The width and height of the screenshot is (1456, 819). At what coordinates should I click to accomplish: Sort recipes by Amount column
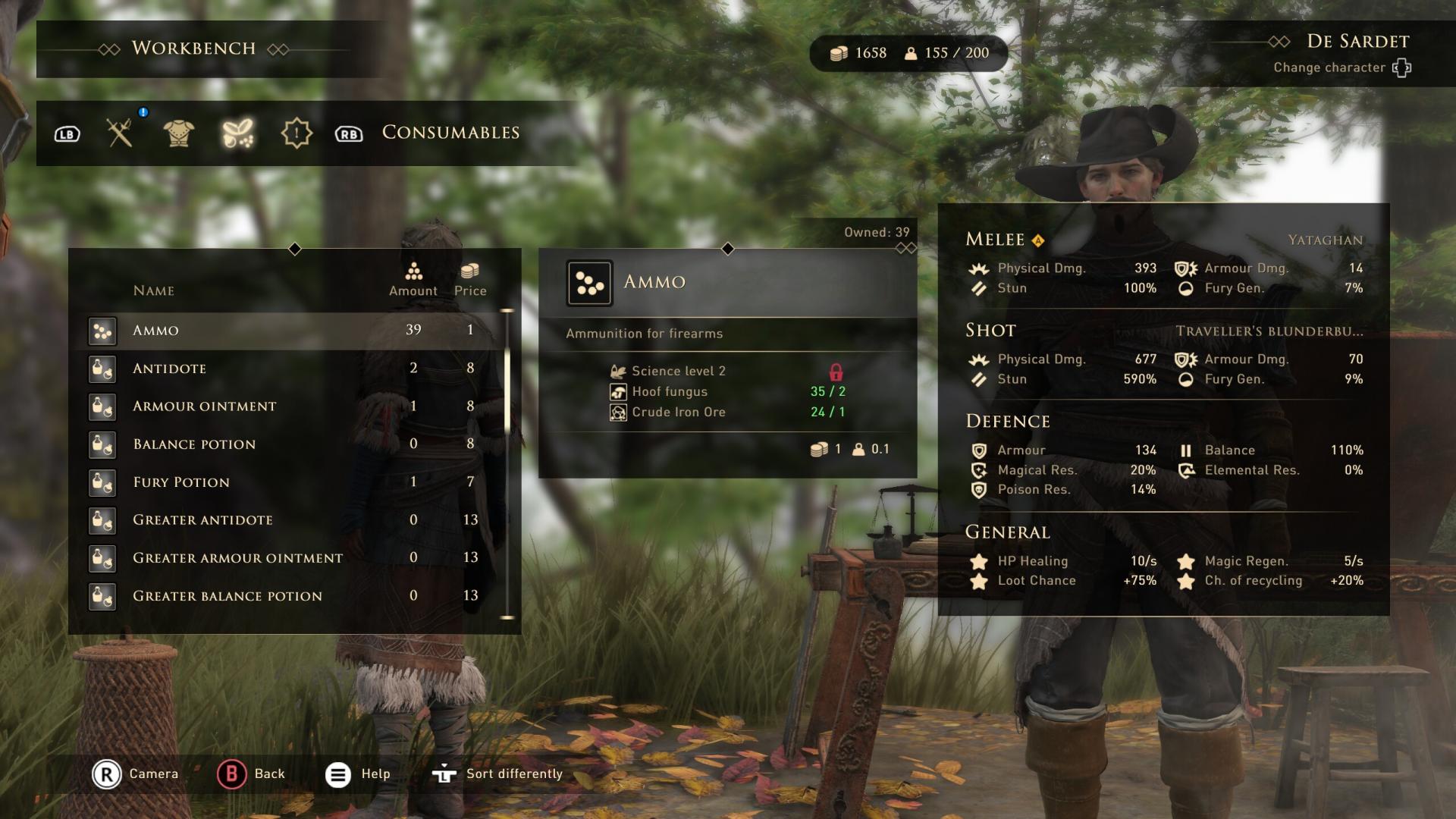413,280
